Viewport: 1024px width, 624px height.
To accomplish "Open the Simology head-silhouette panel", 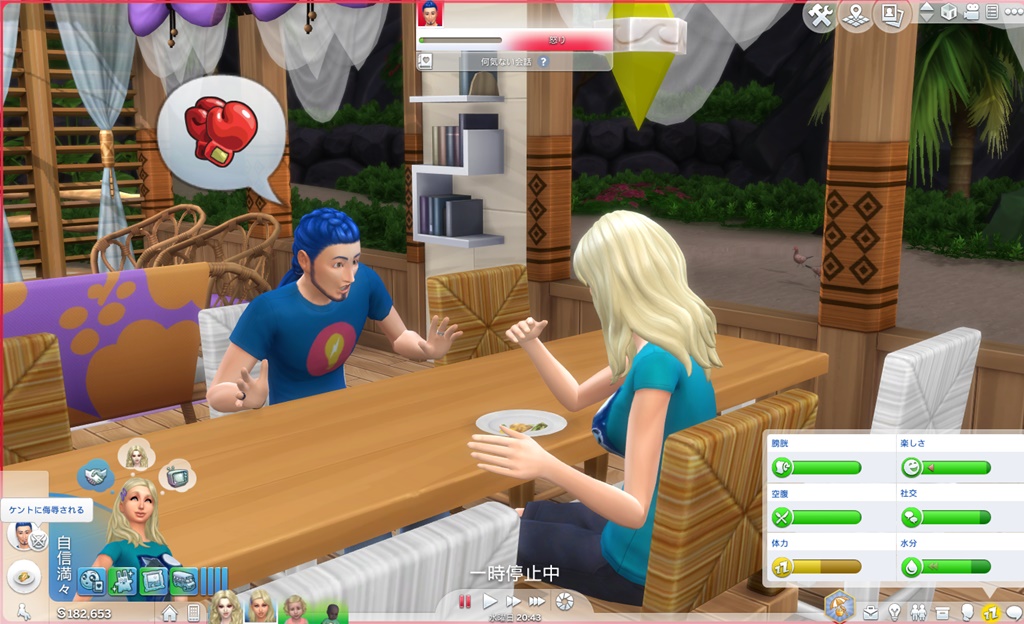I will [967, 612].
